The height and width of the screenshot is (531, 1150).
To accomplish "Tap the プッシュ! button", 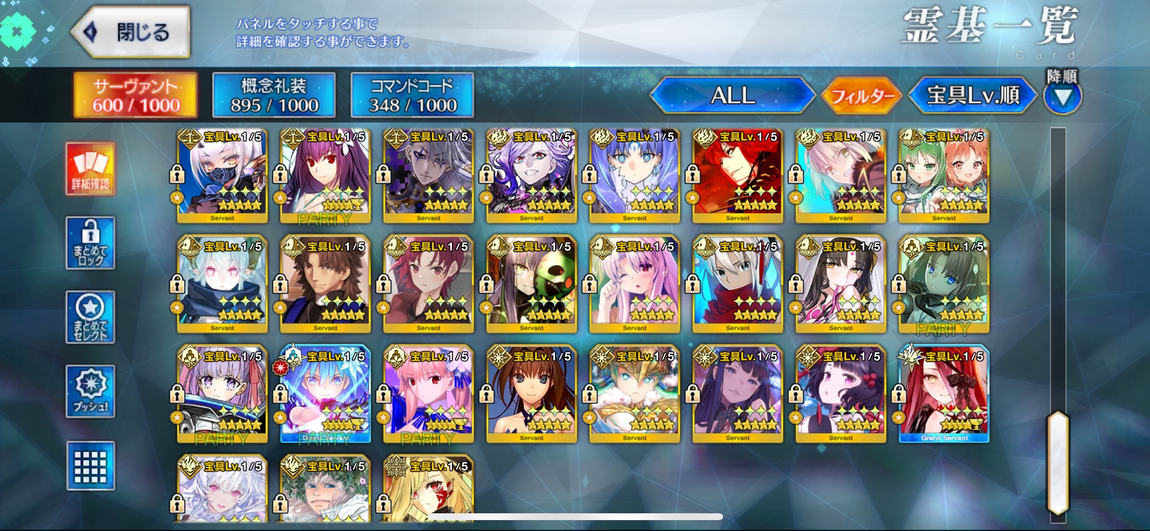I will (x=90, y=391).
